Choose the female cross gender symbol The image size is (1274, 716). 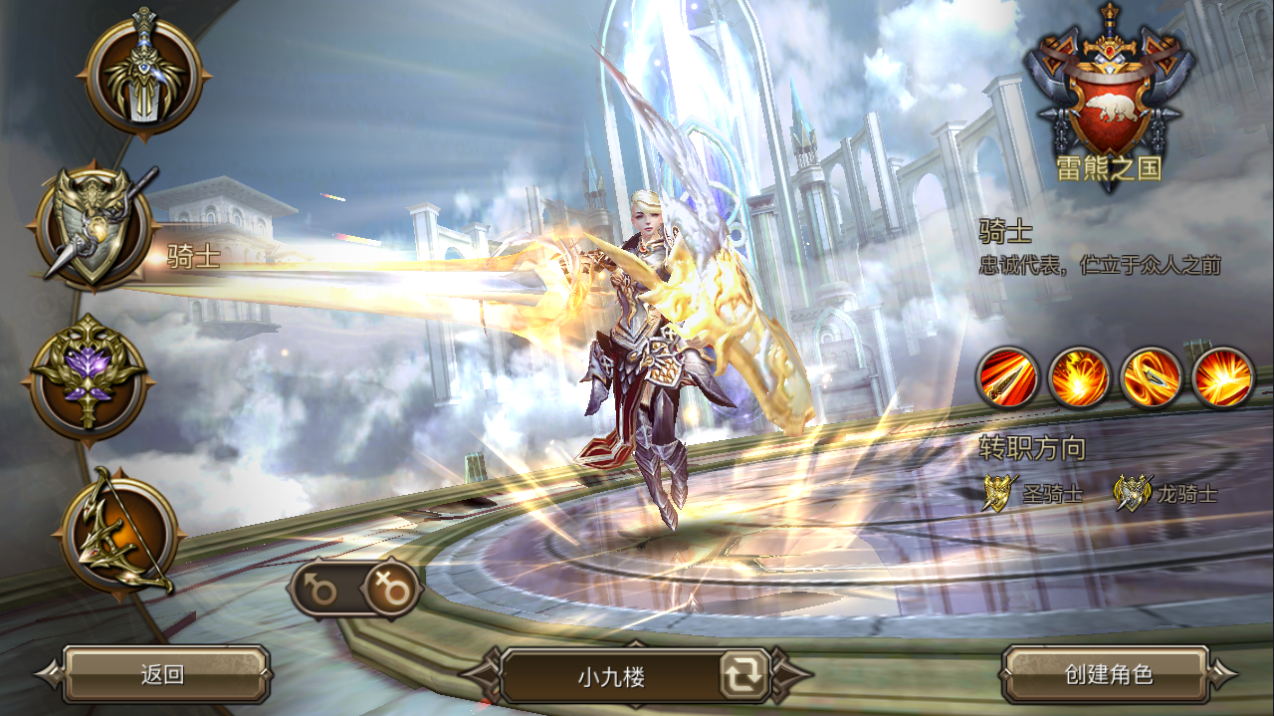click(390, 590)
